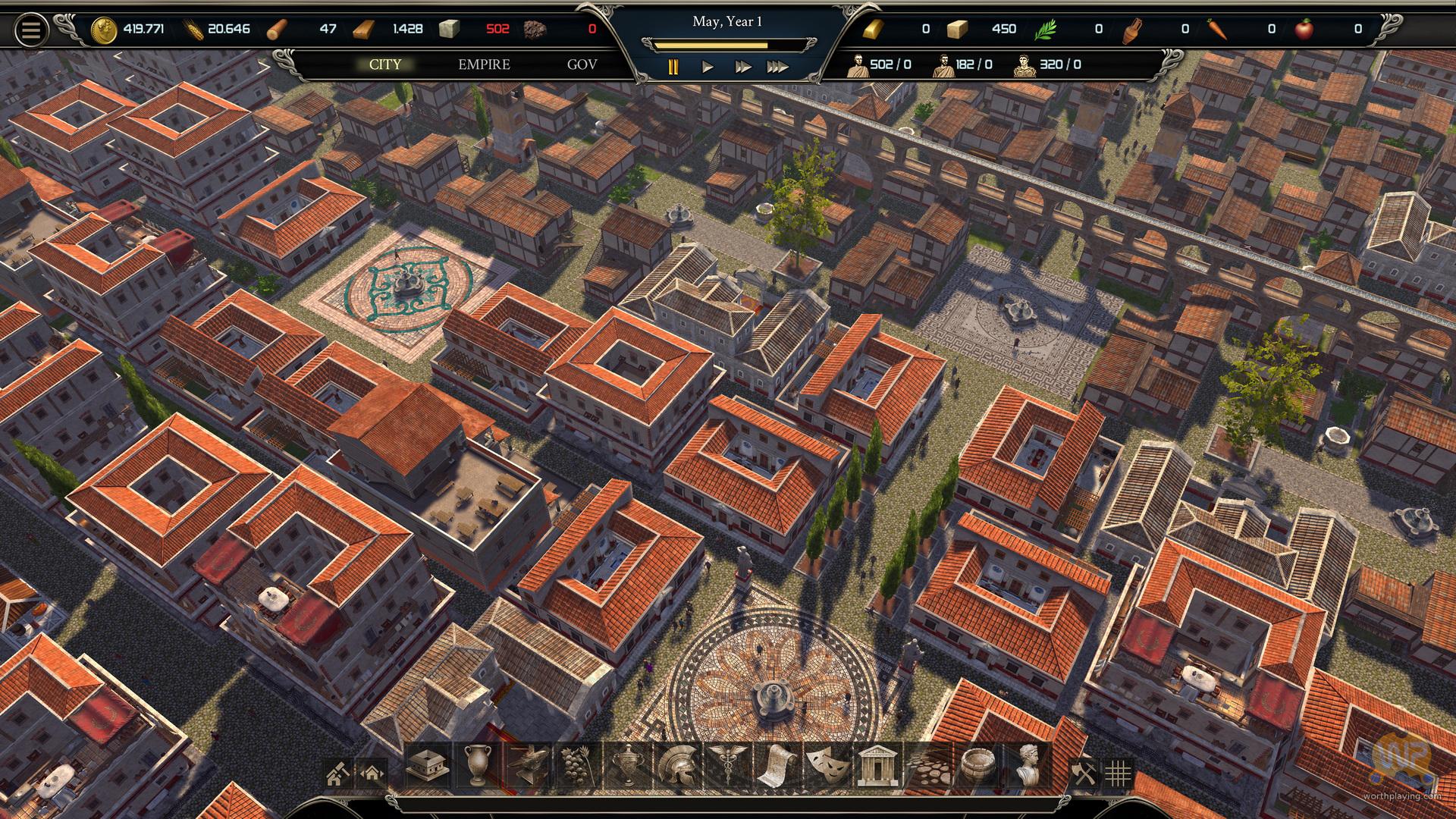The image size is (1456, 819).
Task: Open the housing building category
Action: point(428,766)
